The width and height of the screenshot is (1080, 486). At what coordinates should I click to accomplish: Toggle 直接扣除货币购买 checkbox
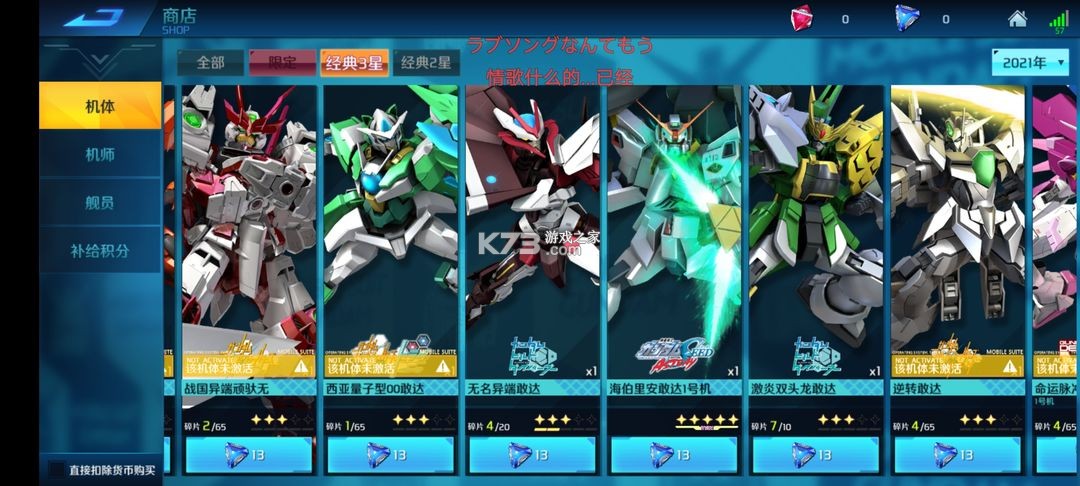pos(58,468)
